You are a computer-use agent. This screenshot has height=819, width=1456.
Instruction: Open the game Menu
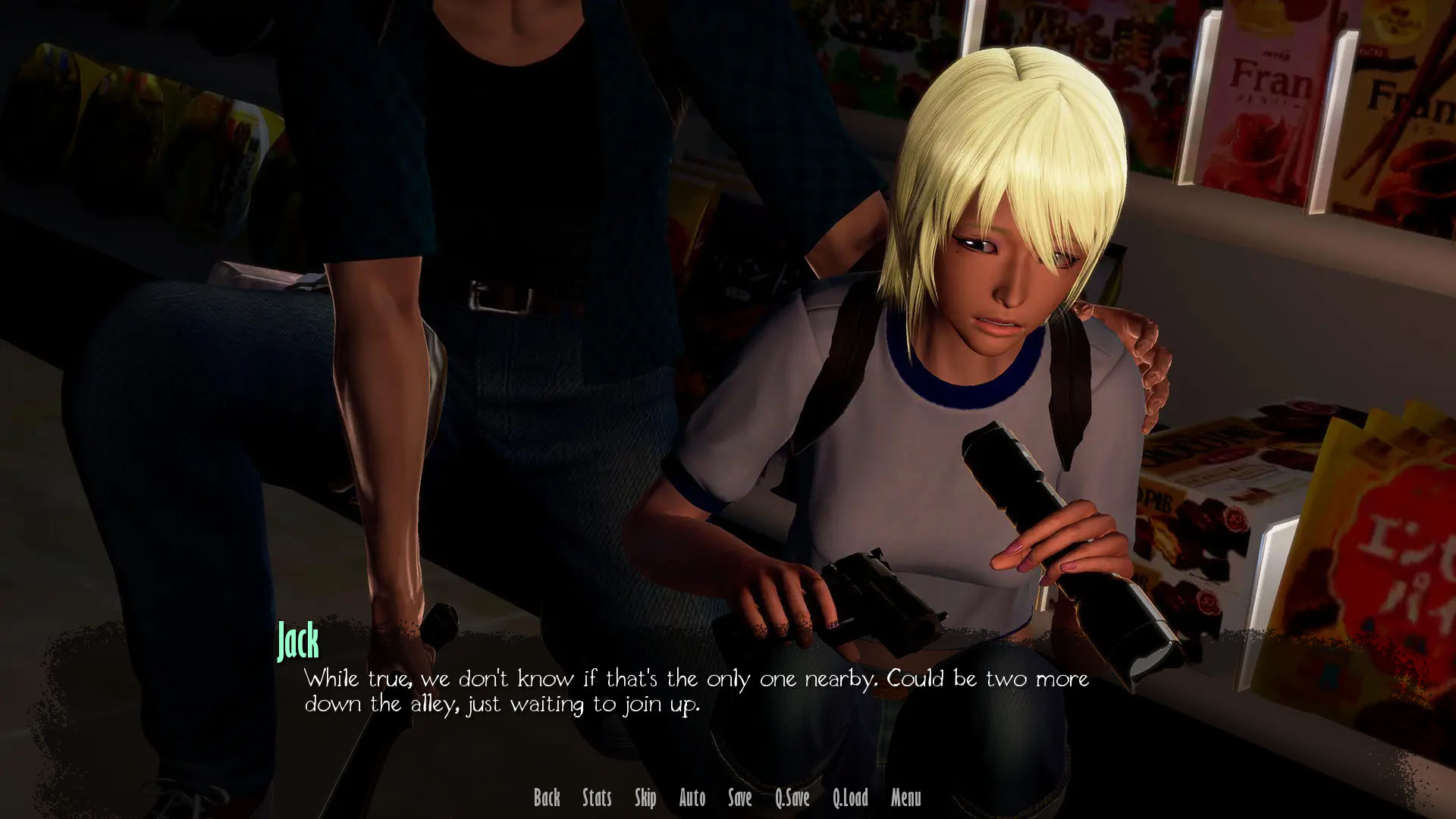click(x=906, y=798)
